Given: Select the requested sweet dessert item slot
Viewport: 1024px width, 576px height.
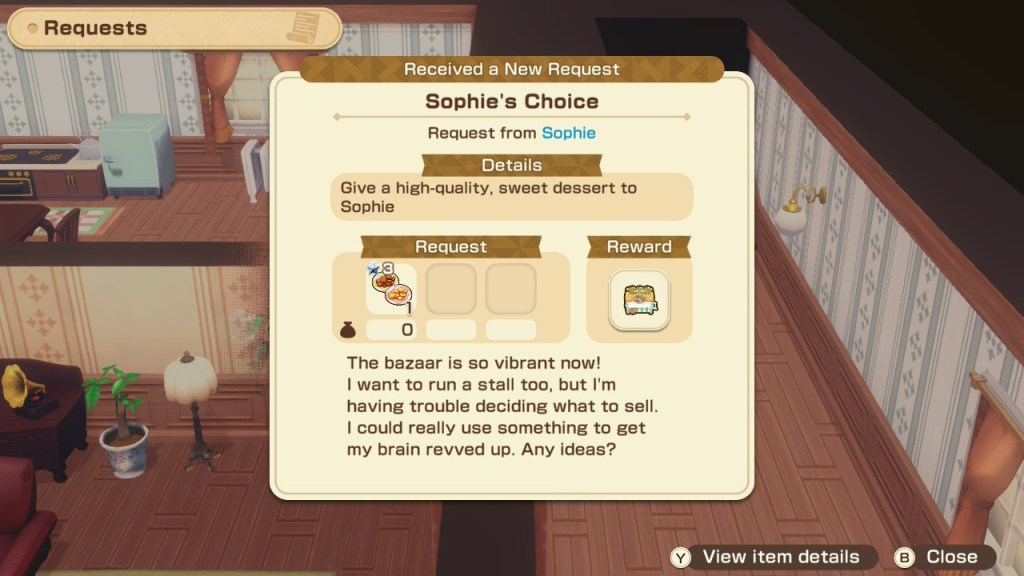Looking at the screenshot, I should [x=390, y=291].
